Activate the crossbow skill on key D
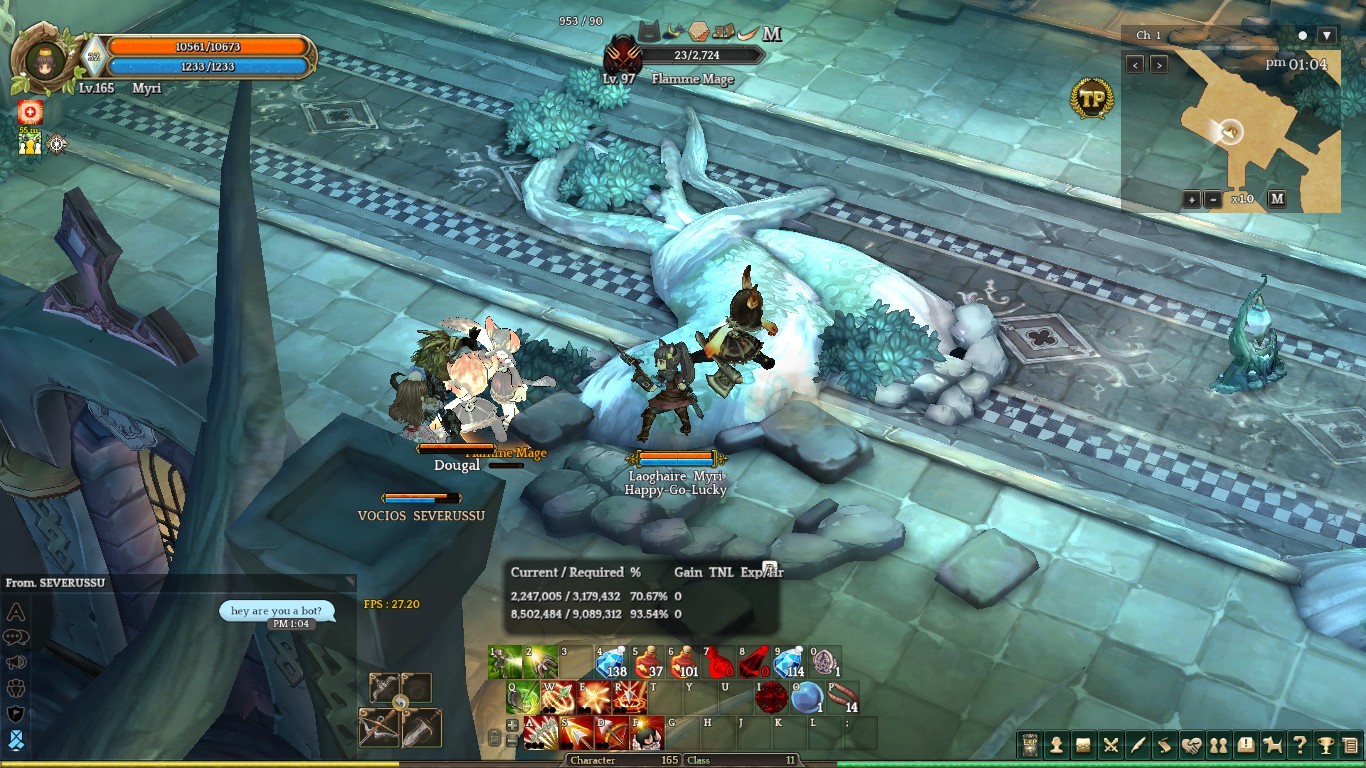The height and width of the screenshot is (768, 1366). 611,733
